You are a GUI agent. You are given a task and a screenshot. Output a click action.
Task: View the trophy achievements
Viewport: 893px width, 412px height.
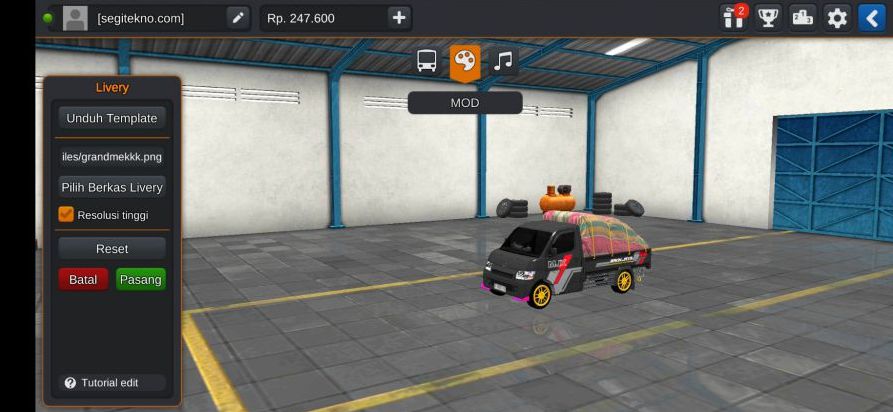768,17
